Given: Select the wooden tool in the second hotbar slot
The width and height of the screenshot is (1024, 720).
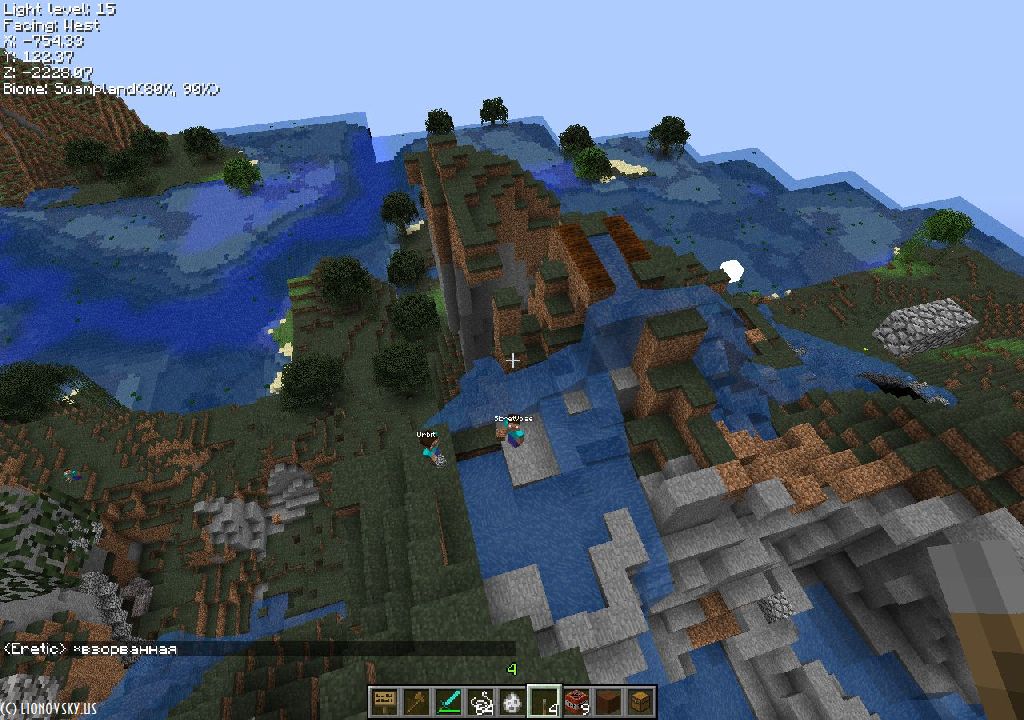Looking at the screenshot, I should [415, 702].
